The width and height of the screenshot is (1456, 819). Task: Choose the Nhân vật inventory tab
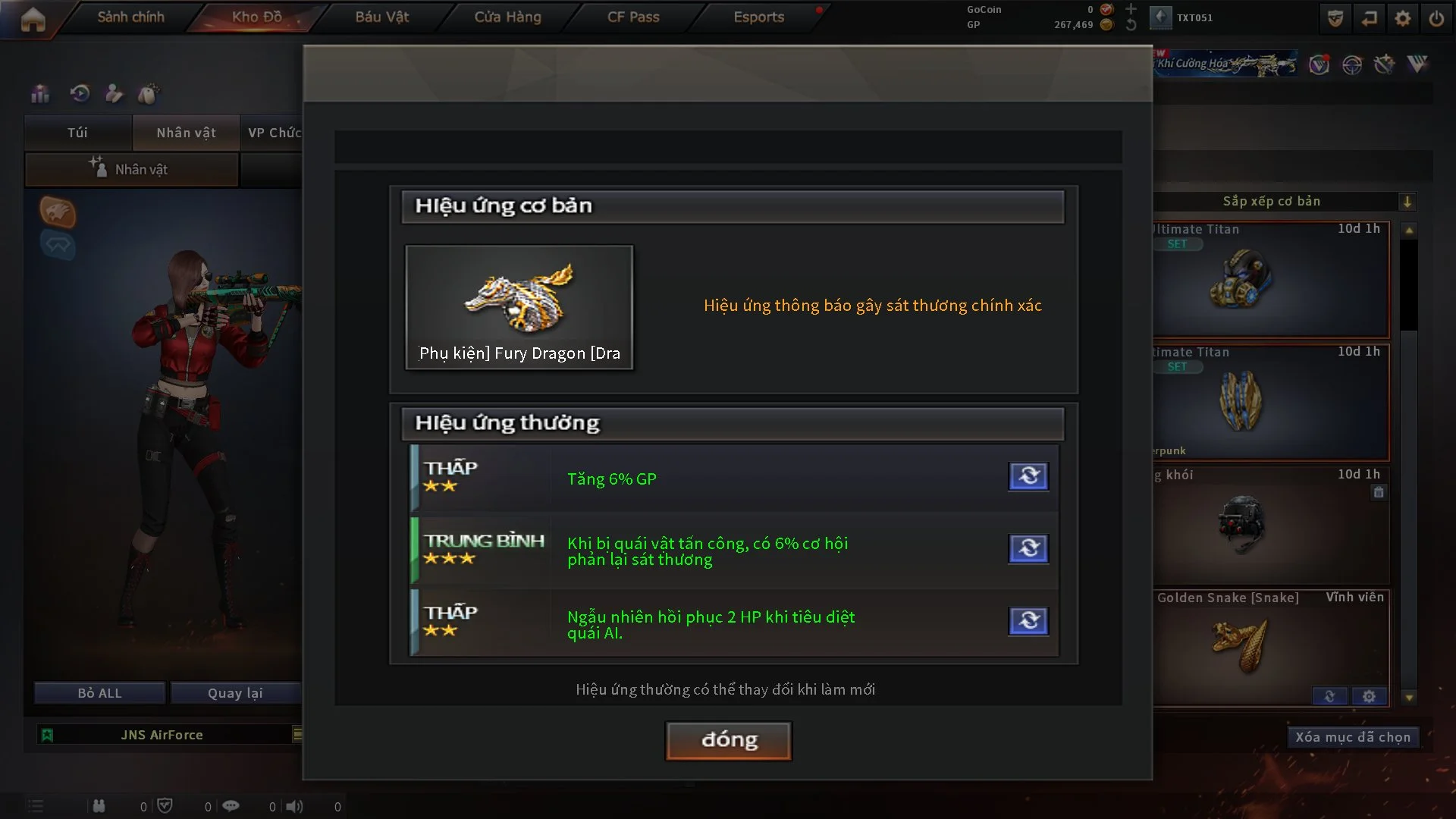[186, 133]
